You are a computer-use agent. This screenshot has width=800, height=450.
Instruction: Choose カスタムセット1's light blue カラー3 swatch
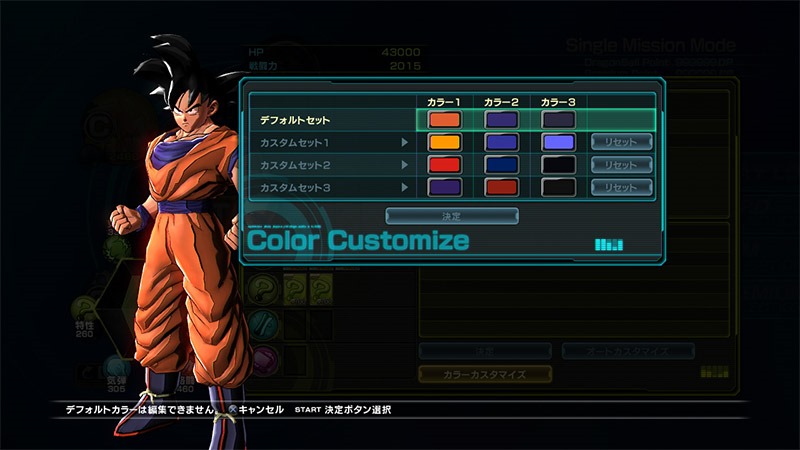click(x=558, y=142)
